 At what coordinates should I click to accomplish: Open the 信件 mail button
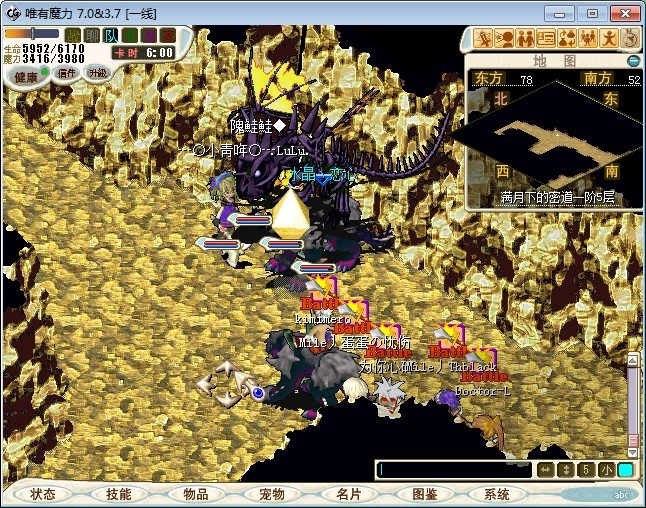[67, 73]
